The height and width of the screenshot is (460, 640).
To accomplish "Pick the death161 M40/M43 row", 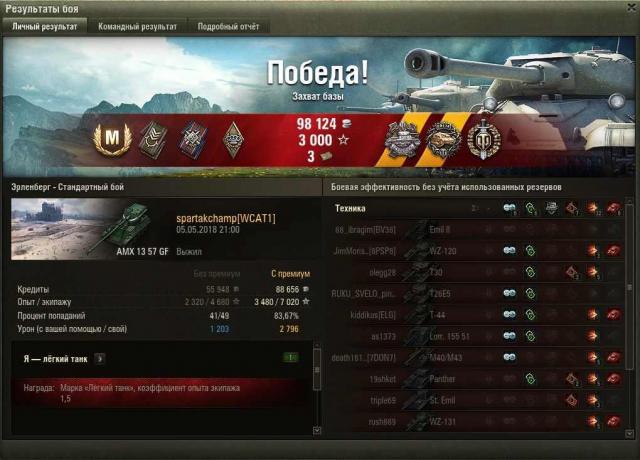I will click(478, 358).
